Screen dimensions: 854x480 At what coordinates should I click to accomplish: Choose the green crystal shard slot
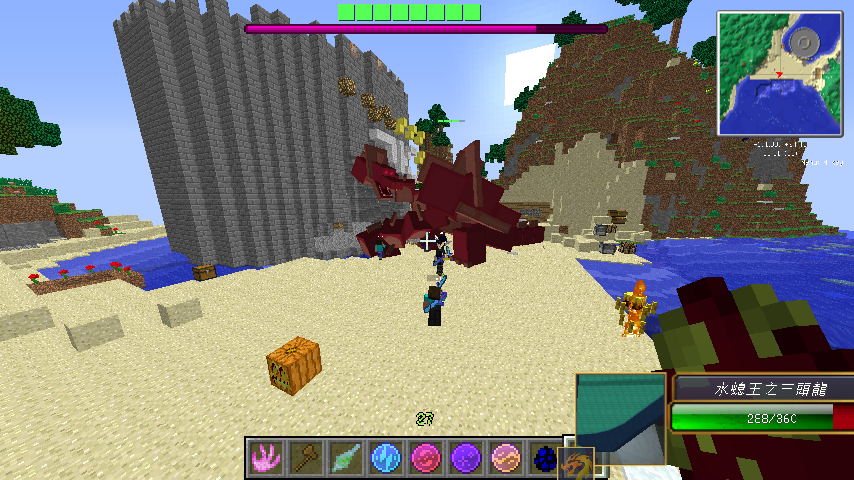[345, 458]
